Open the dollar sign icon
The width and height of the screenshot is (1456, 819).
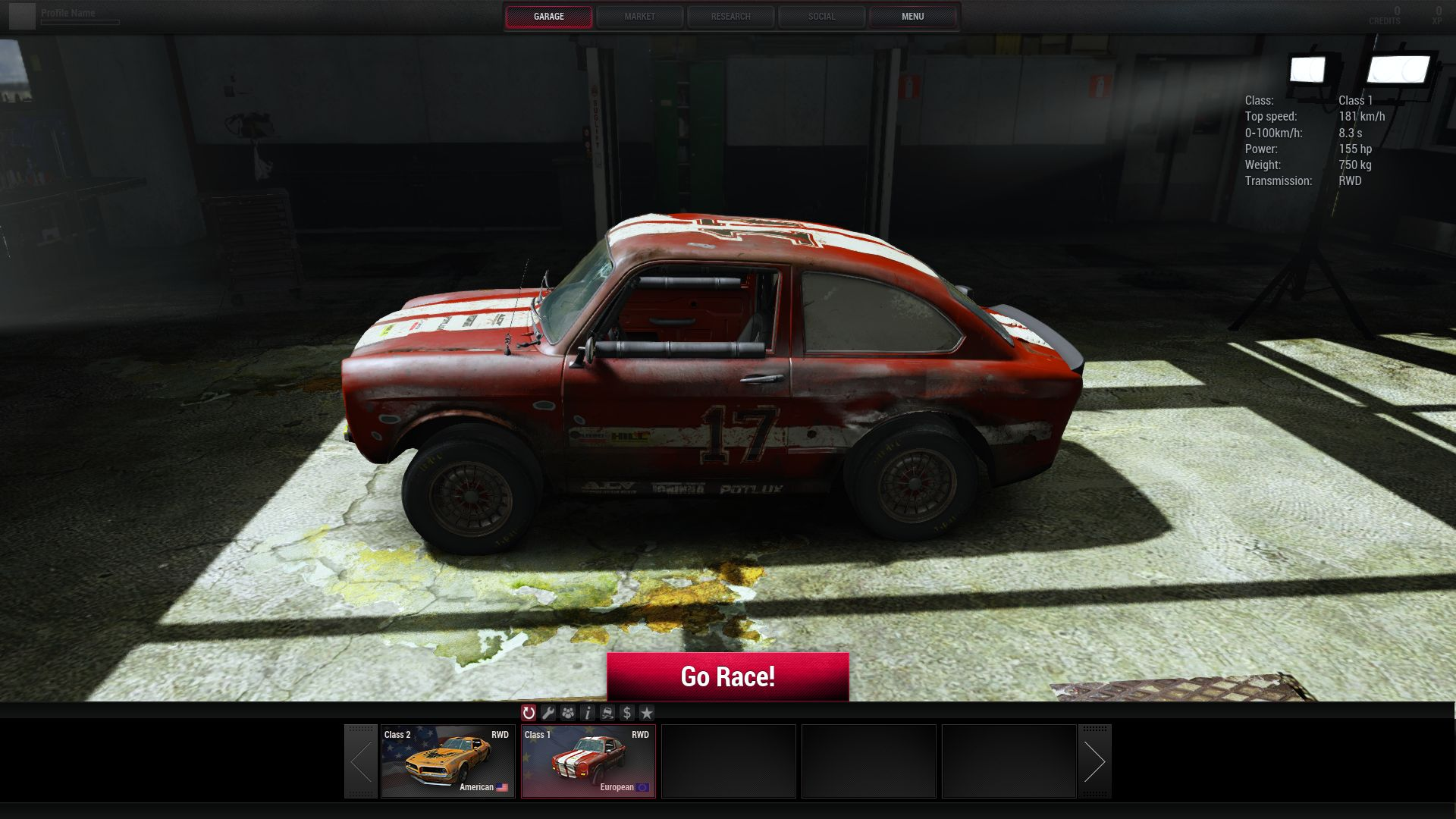(626, 713)
